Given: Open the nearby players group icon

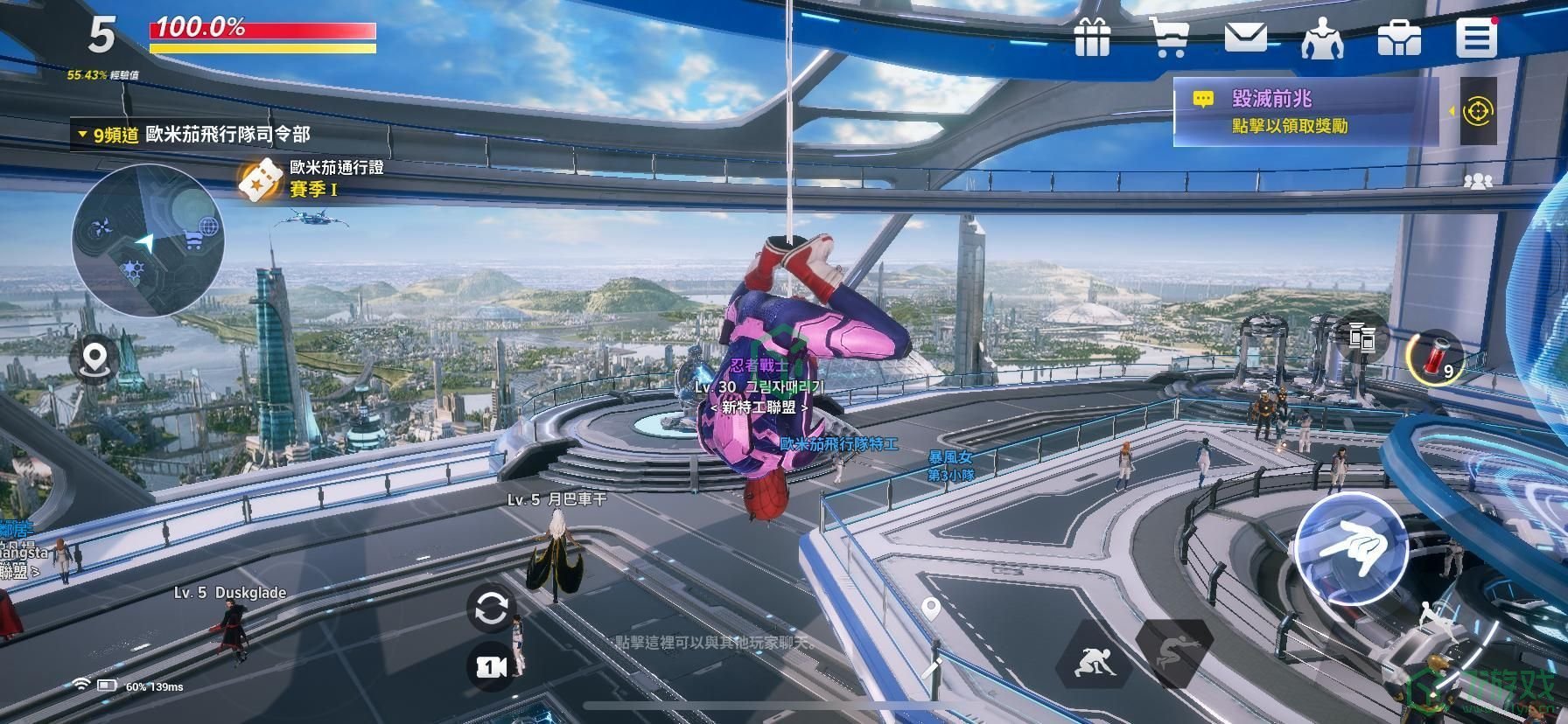Looking at the screenshot, I should pyautogui.click(x=1478, y=181).
